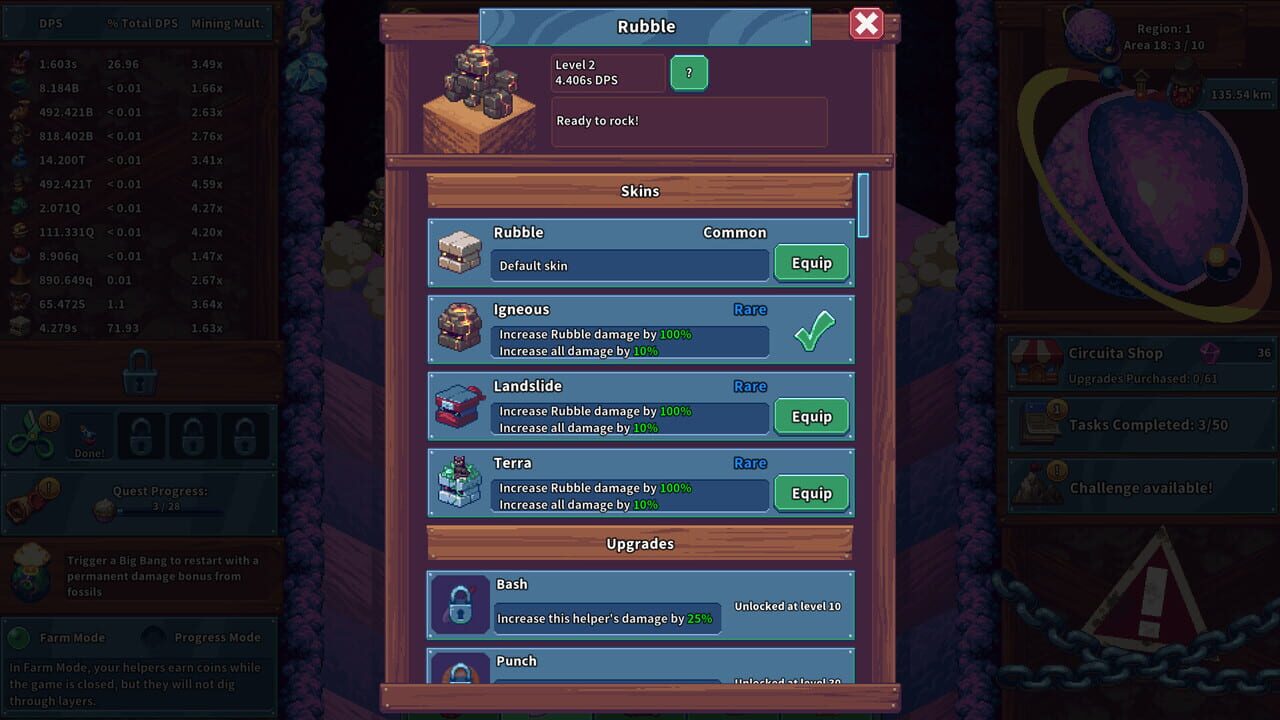Click the Igneous skin thumbnail
The height and width of the screenshot is (720, 1280).
(458, 326)
